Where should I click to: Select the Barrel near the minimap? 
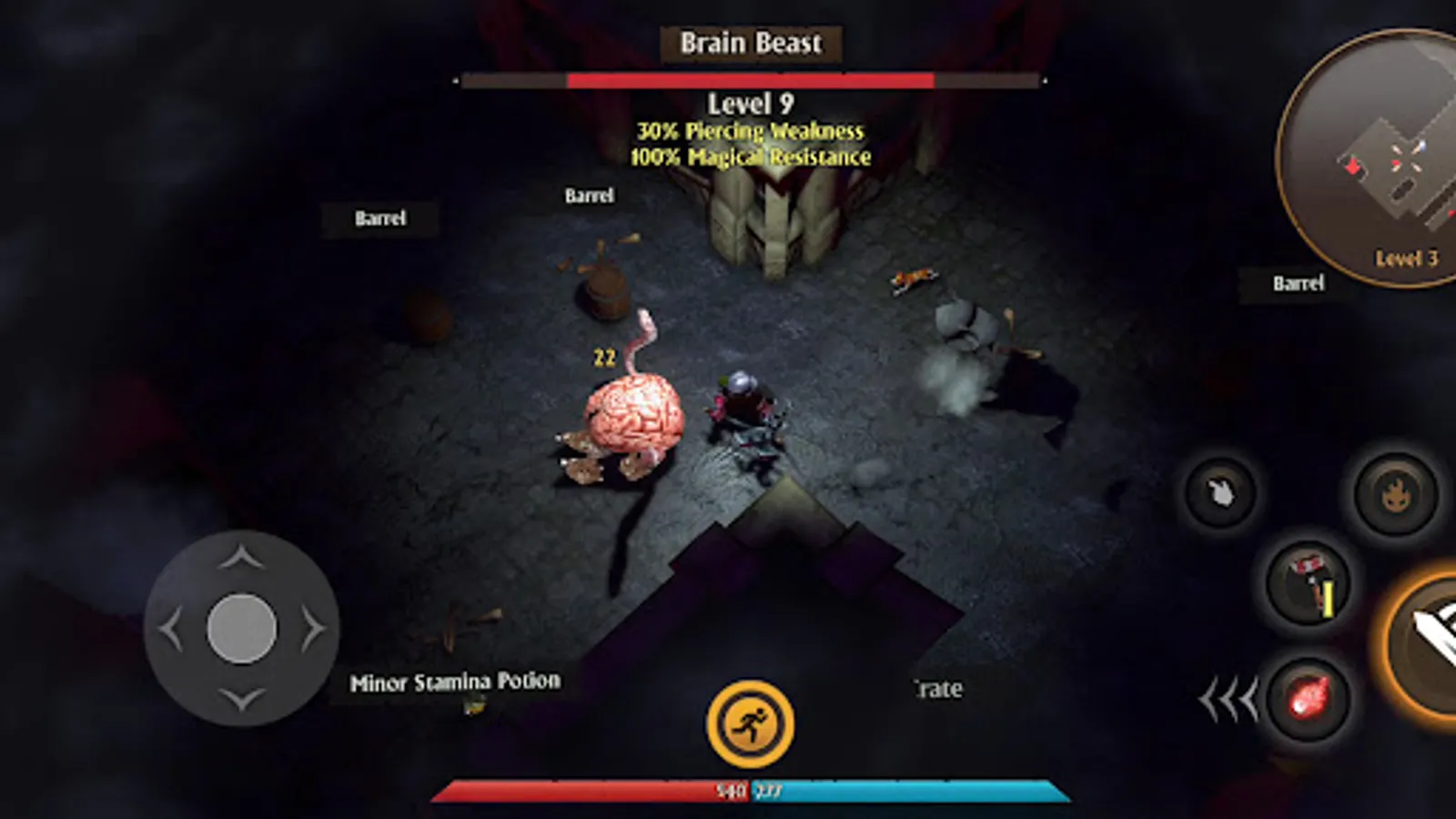pos(1299,284)
